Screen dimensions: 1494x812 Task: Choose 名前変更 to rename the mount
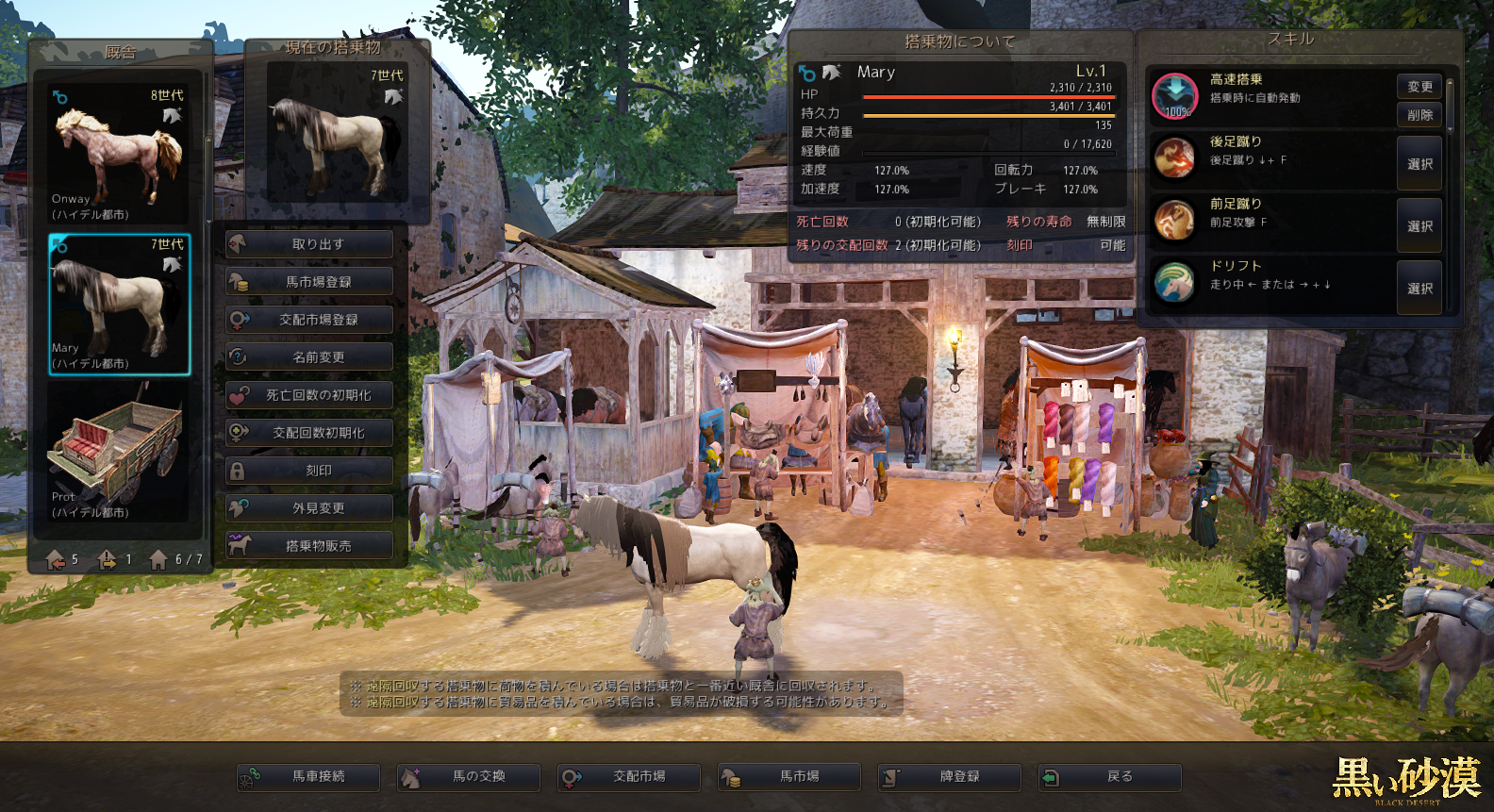coord(308,357)
